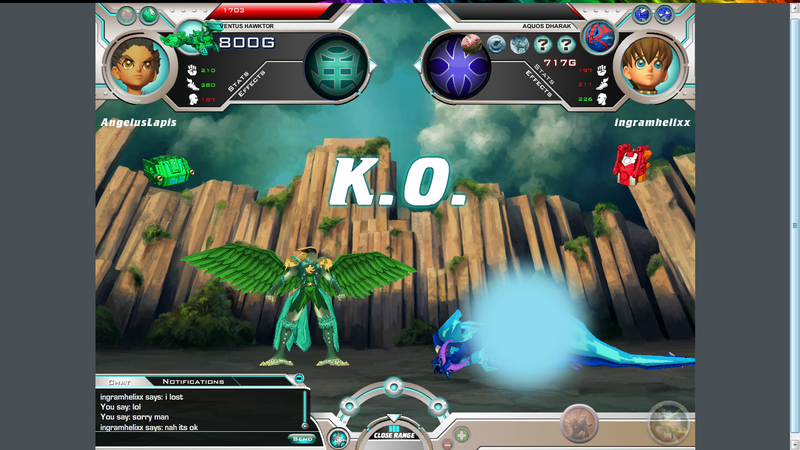Switch to the Notifications tab
The image size is (800, 450).
[x=193, y=381]
